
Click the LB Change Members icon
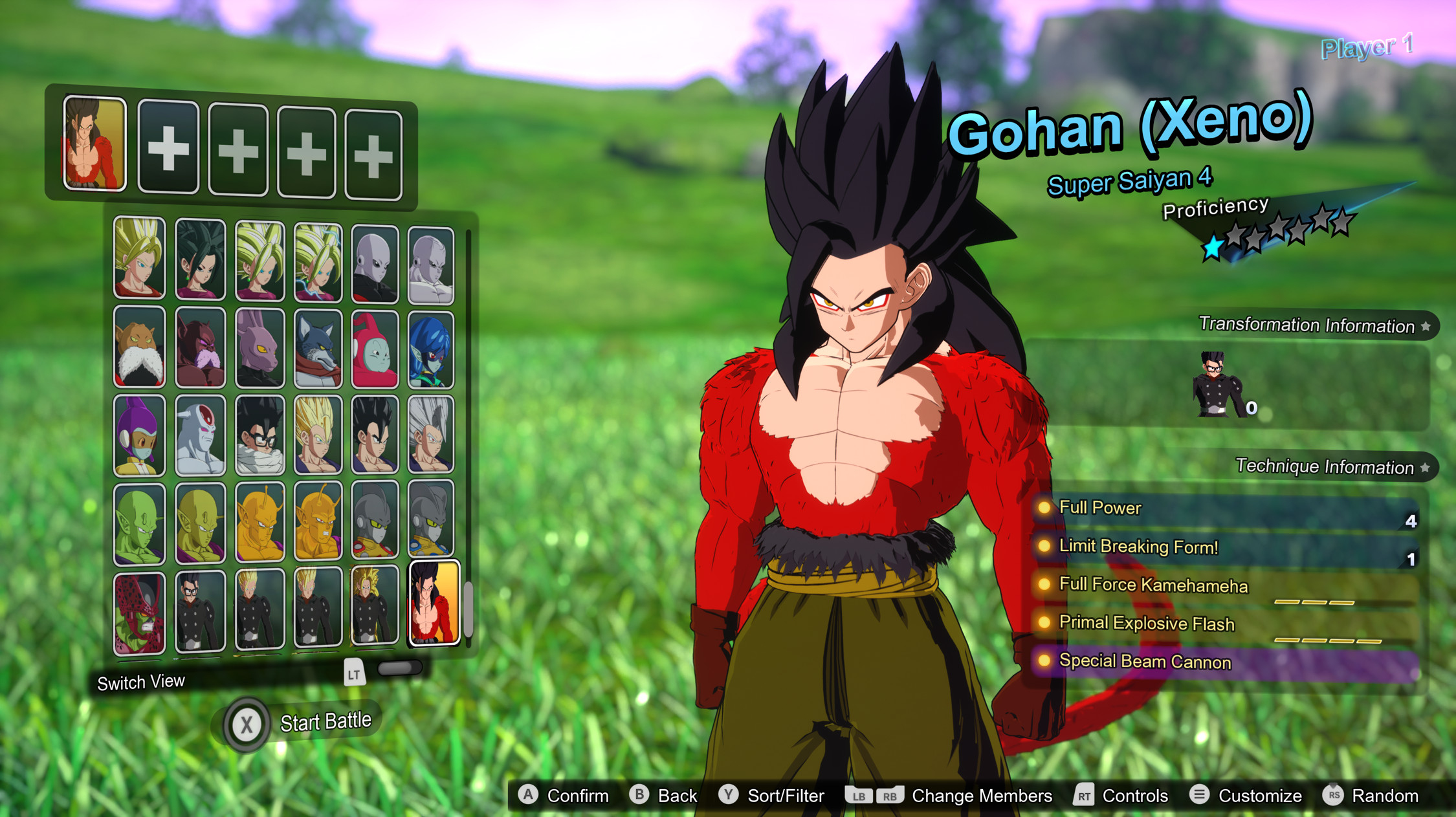point(859,796)
